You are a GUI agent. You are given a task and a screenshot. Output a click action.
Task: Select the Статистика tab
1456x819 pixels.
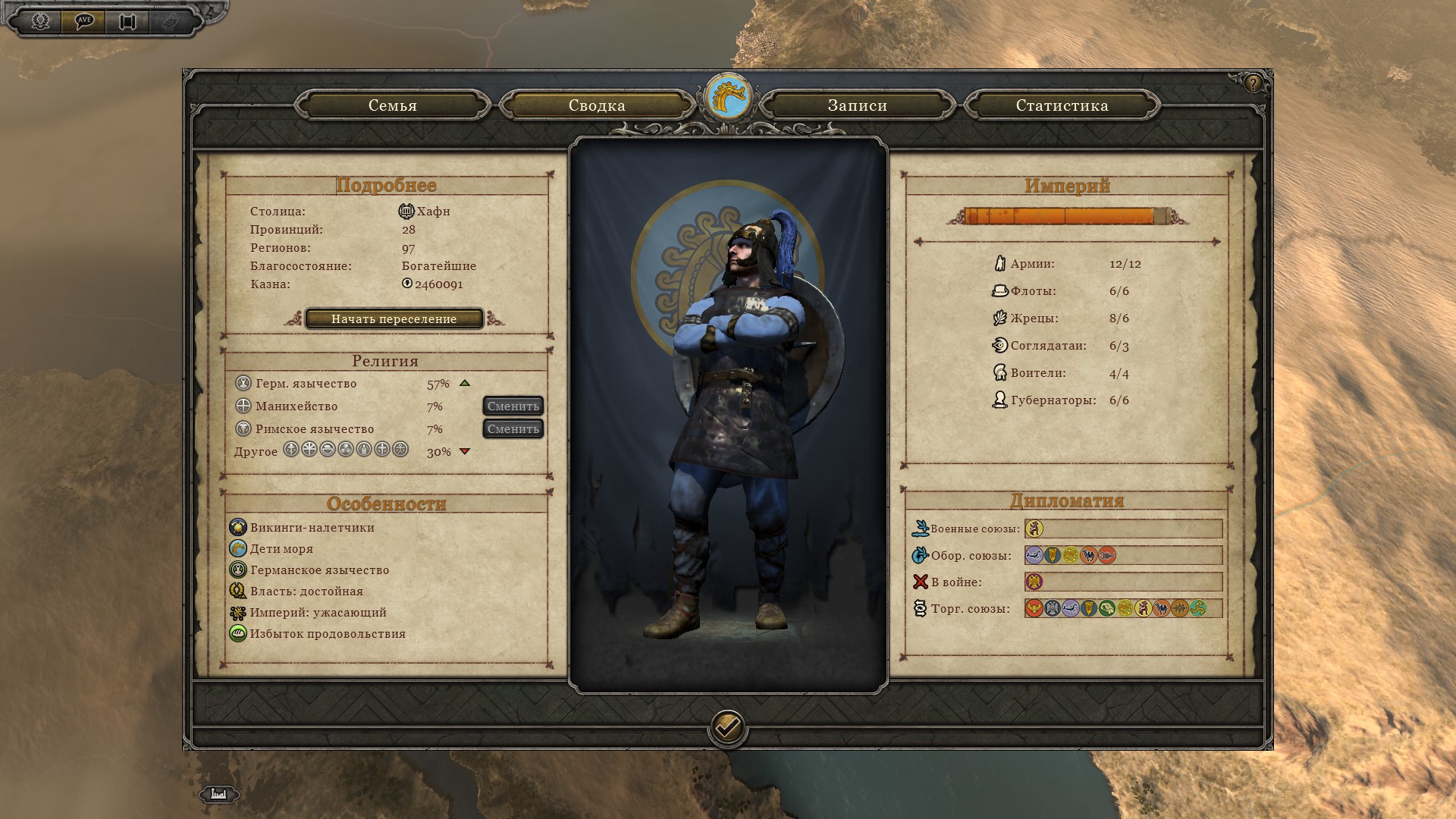point(1062,106)
